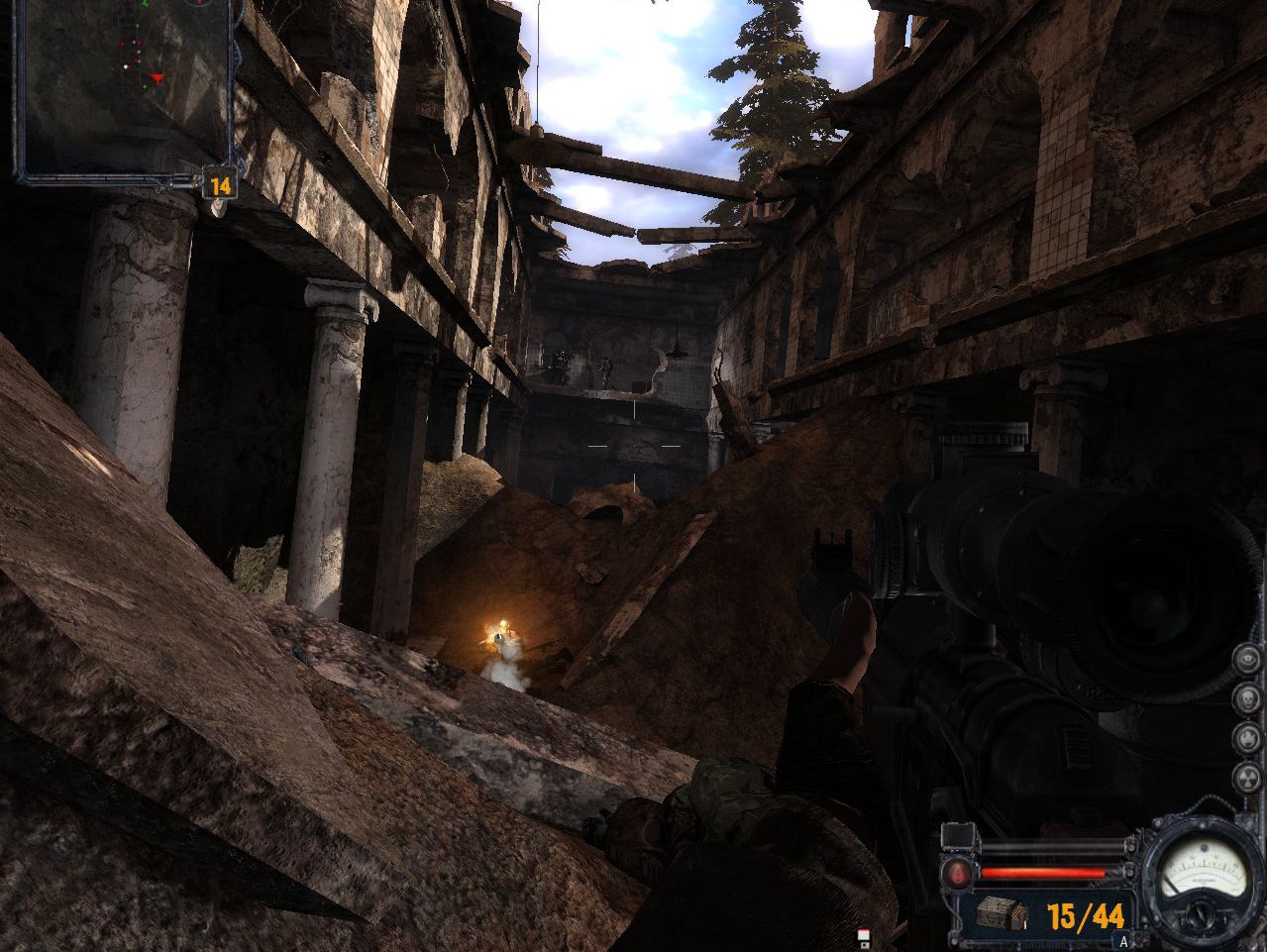Click the eye-shaped psi hazard indicator
The height and width of the screenshot is (952, 1267).
[x=1247, y=659]
